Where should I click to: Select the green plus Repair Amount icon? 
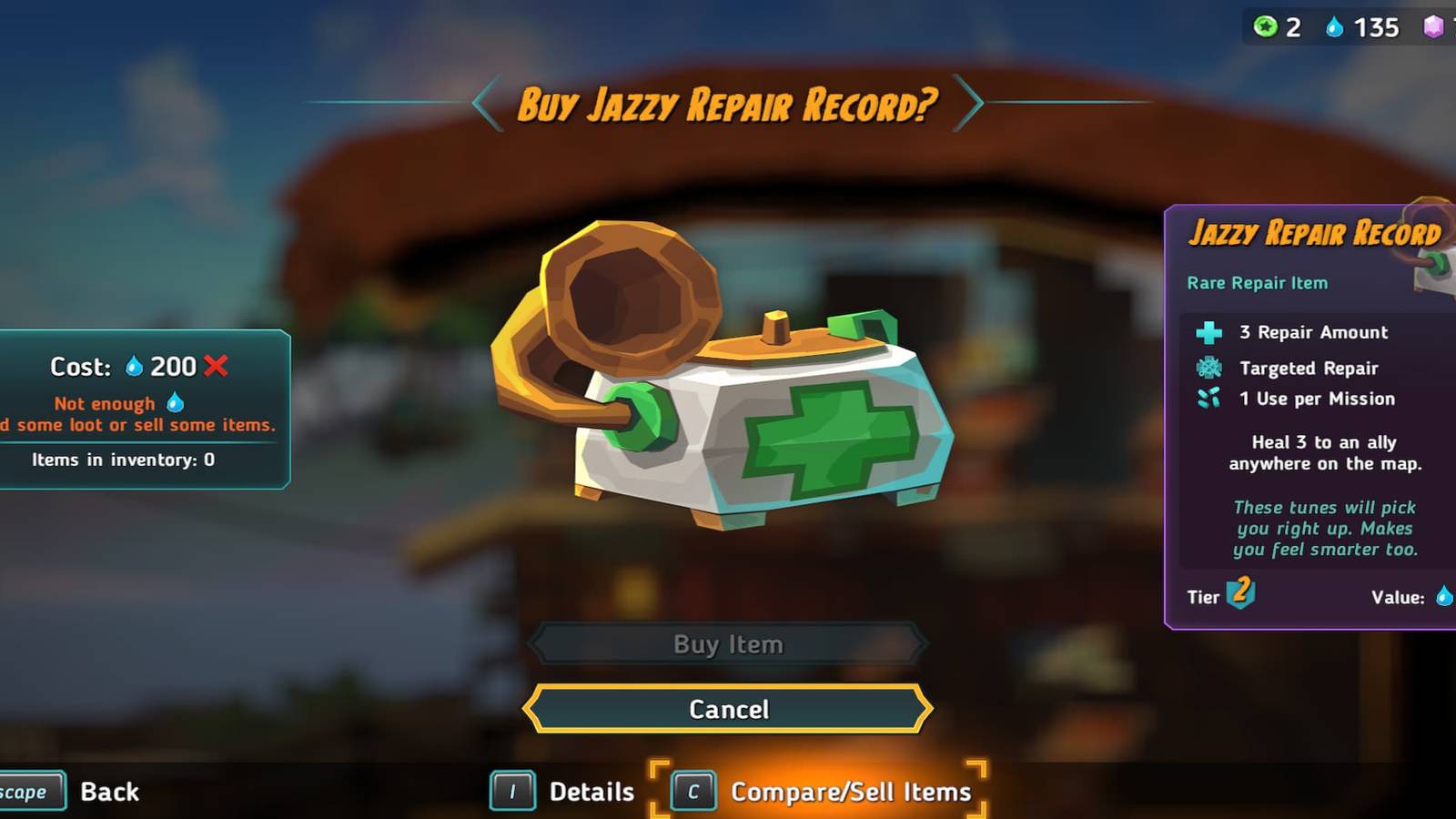1208,332
